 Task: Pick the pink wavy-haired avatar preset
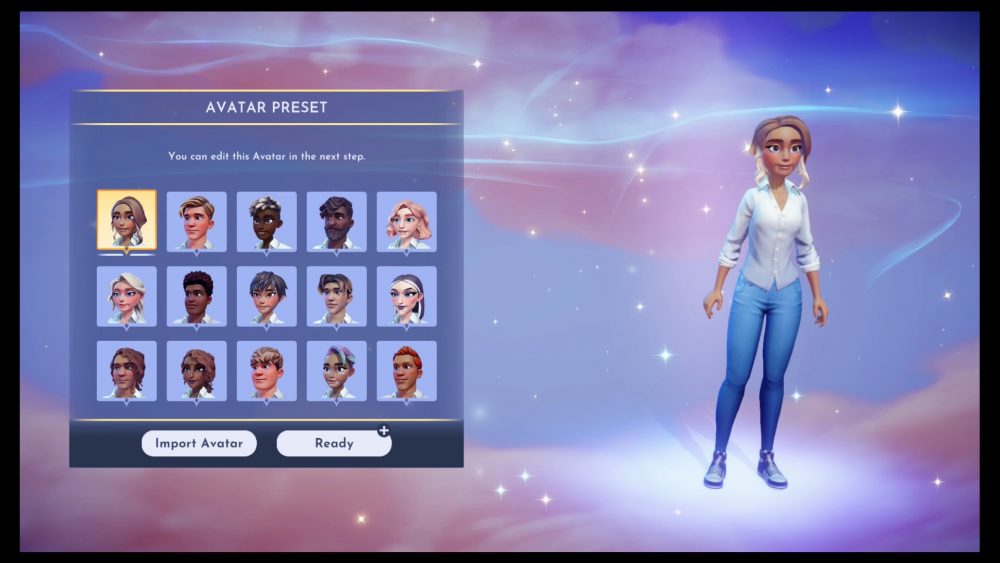406,221
